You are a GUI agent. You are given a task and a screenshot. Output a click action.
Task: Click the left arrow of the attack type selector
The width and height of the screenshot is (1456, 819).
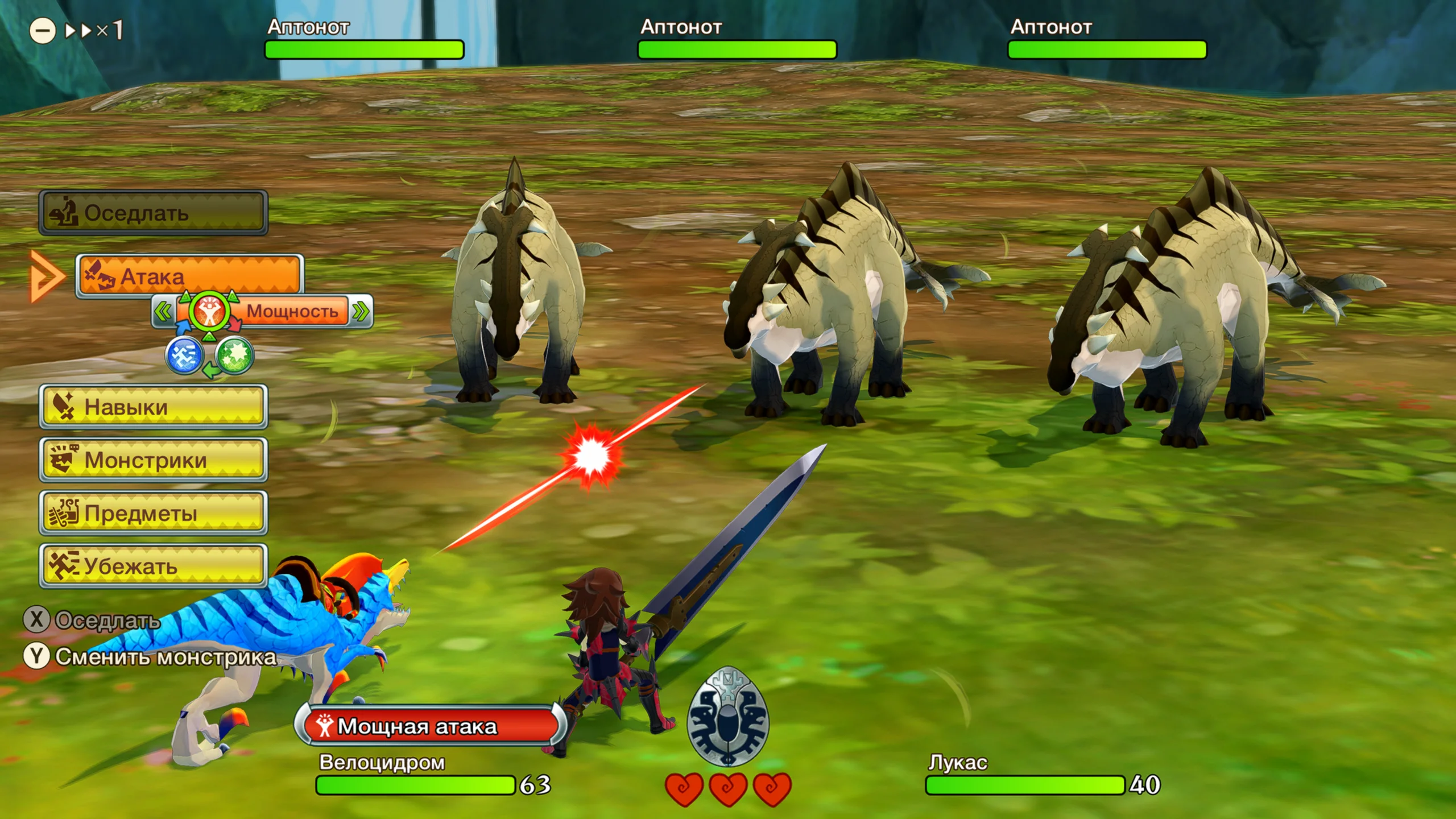point(163,312)
